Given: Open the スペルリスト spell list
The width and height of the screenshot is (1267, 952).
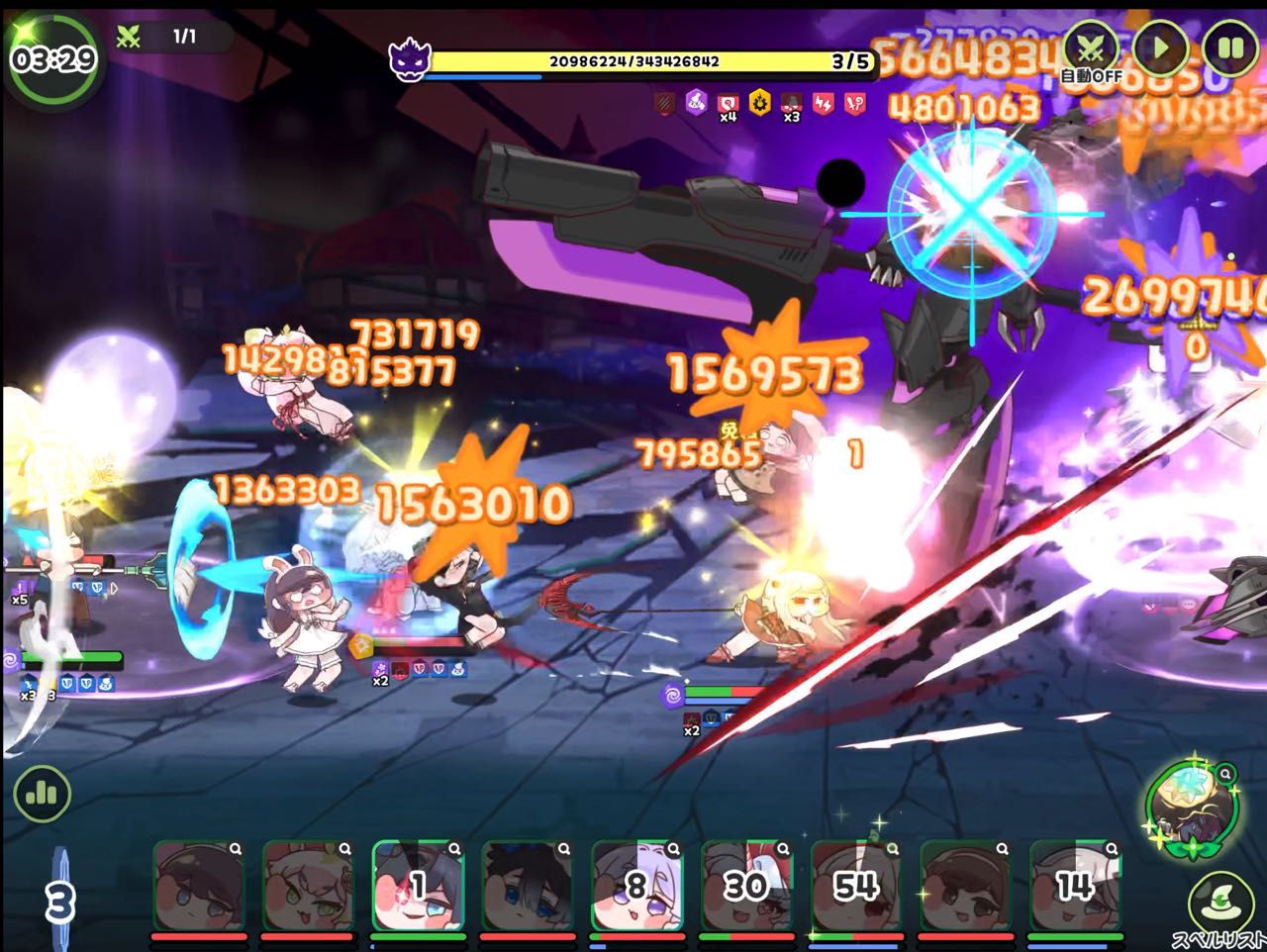Looking at the screenshot, I should click(1216, 901).
